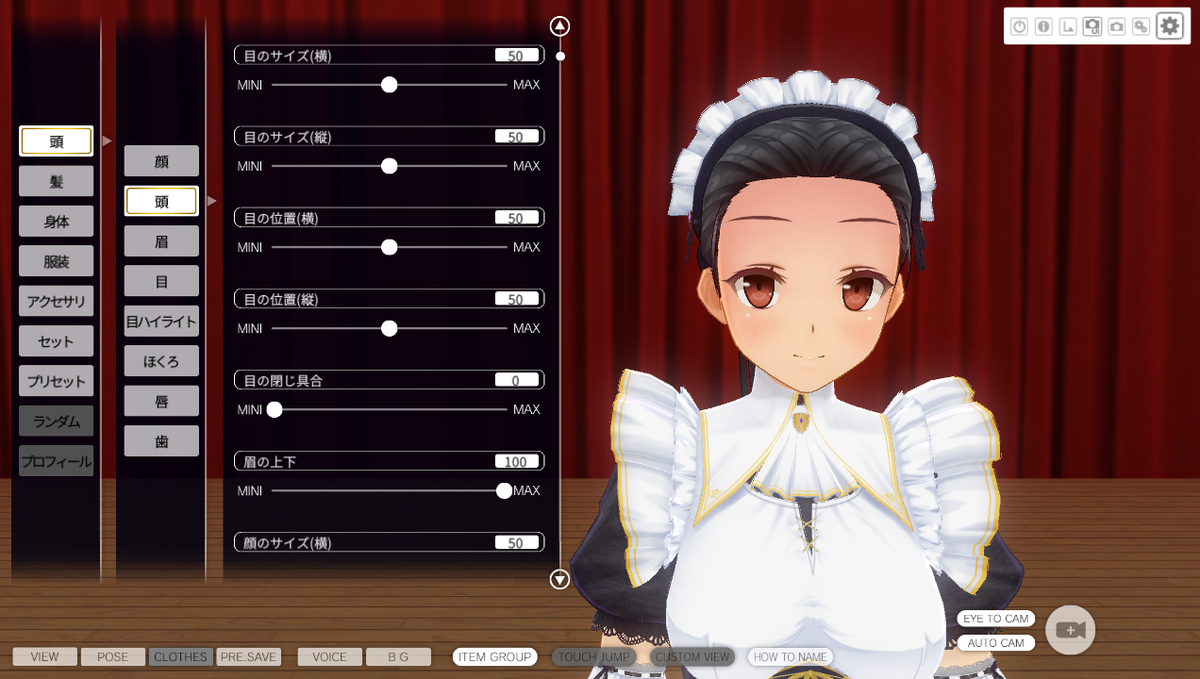The height and width of the screenshot is (679, 1200).
Task: Click the scroll-down arrow of the parameter list
Action: tap(560, 579)
